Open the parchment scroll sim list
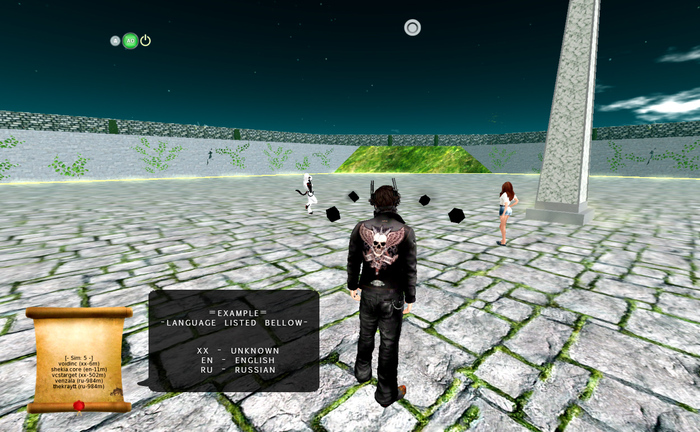The image size is (700, 432). point(79,360)
